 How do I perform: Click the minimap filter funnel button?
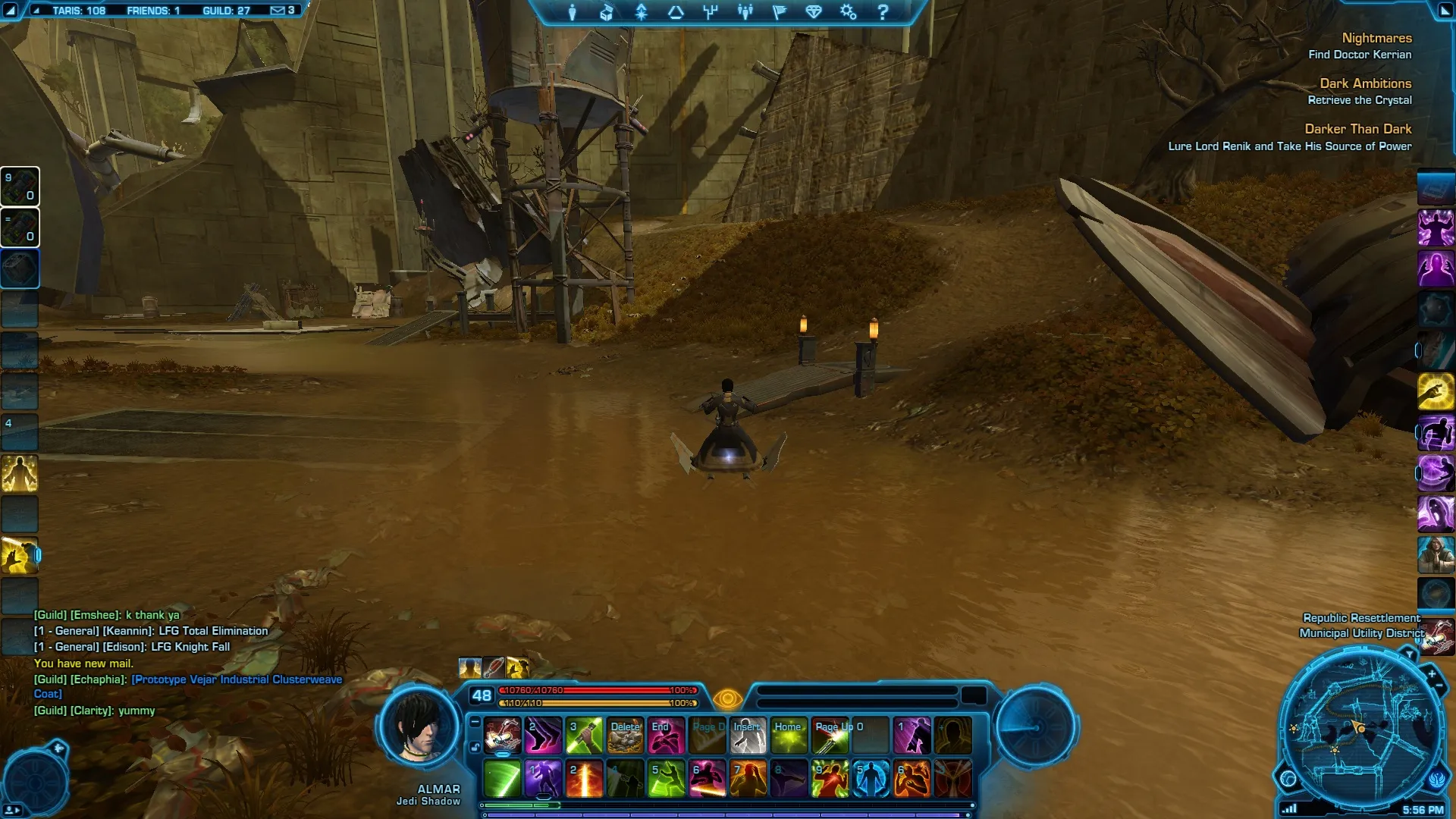1409,654
